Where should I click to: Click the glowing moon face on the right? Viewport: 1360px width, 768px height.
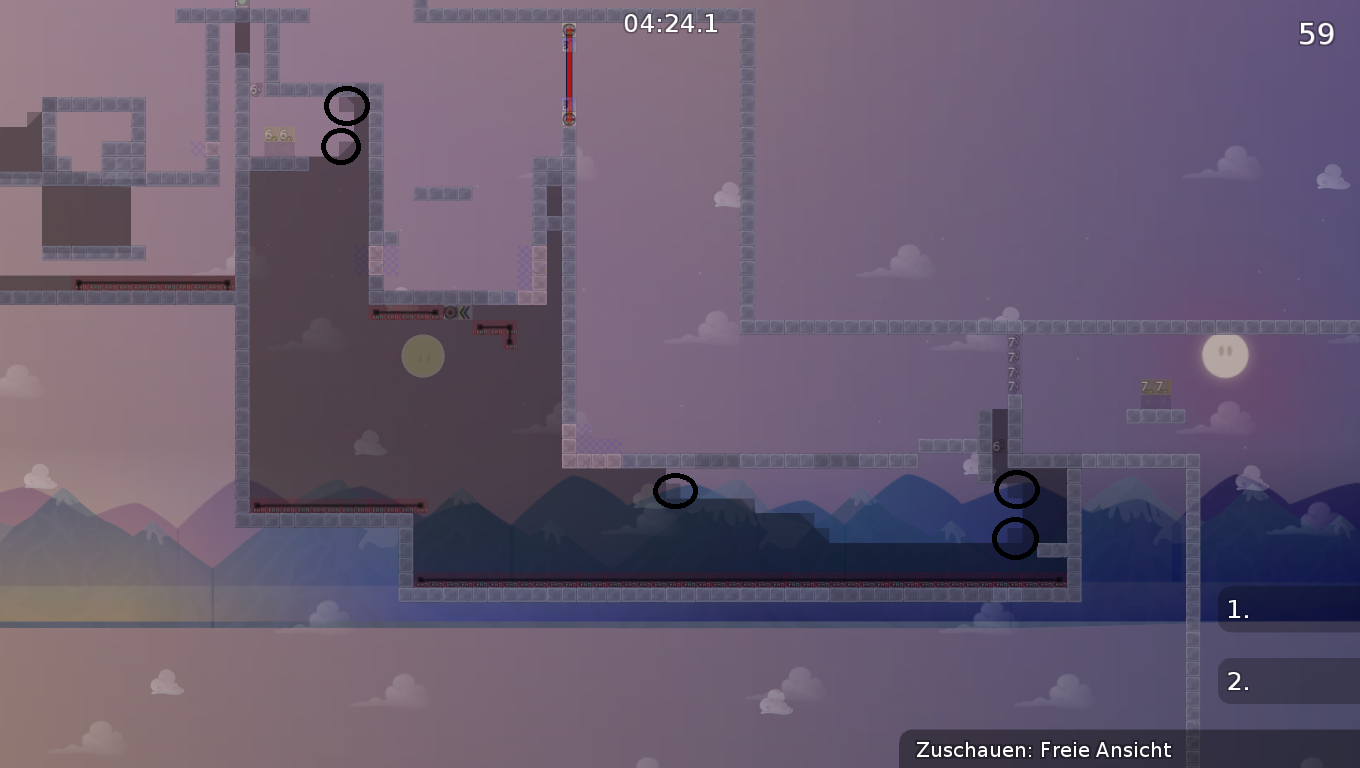click(x=1224, y=355)
